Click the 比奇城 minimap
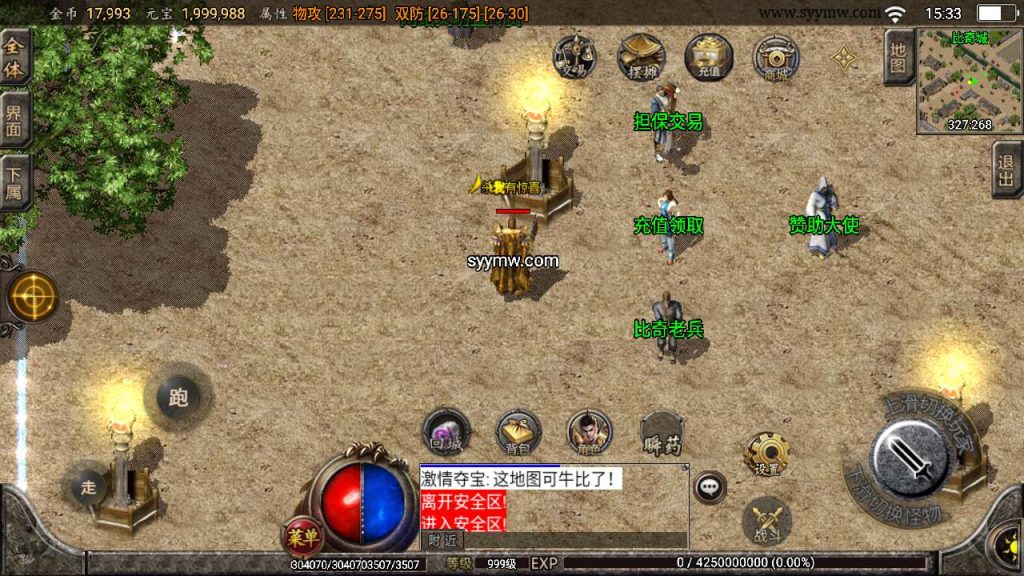 969,80
